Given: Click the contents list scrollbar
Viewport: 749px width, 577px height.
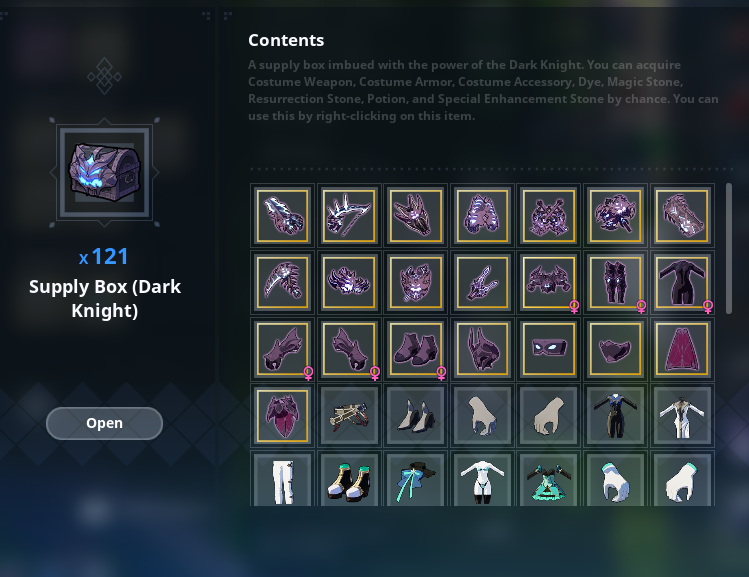Looking at the screenshot, I should 729,248.
